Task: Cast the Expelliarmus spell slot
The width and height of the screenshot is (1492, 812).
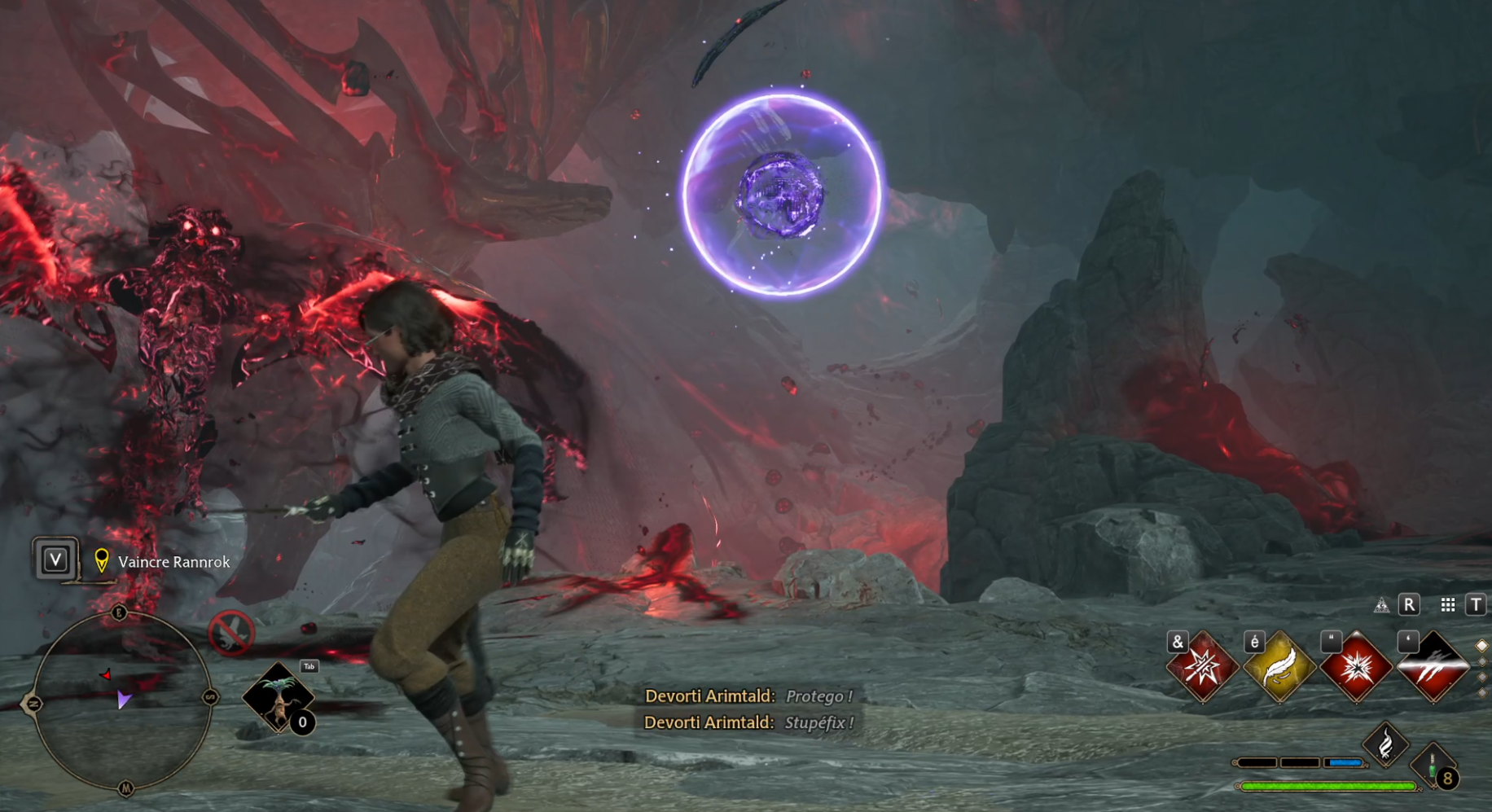Action: [1202, 668]
